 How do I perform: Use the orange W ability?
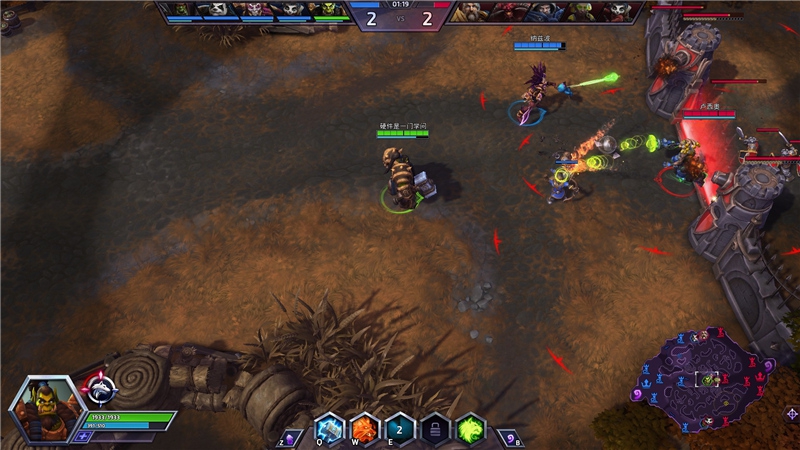click(x=364, y=427)
